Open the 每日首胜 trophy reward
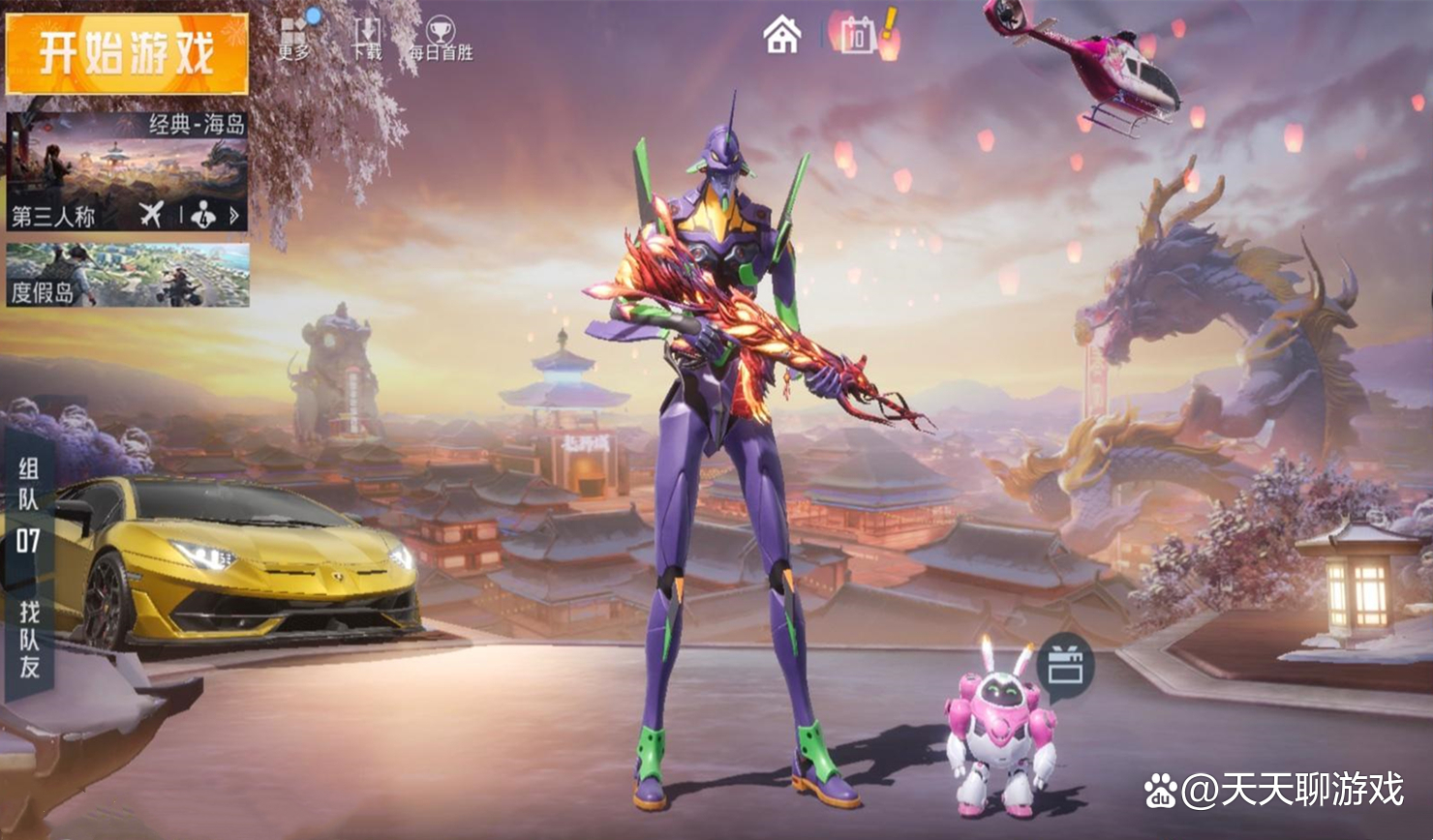Screen dimensions: 1433x840 [441, 39]
